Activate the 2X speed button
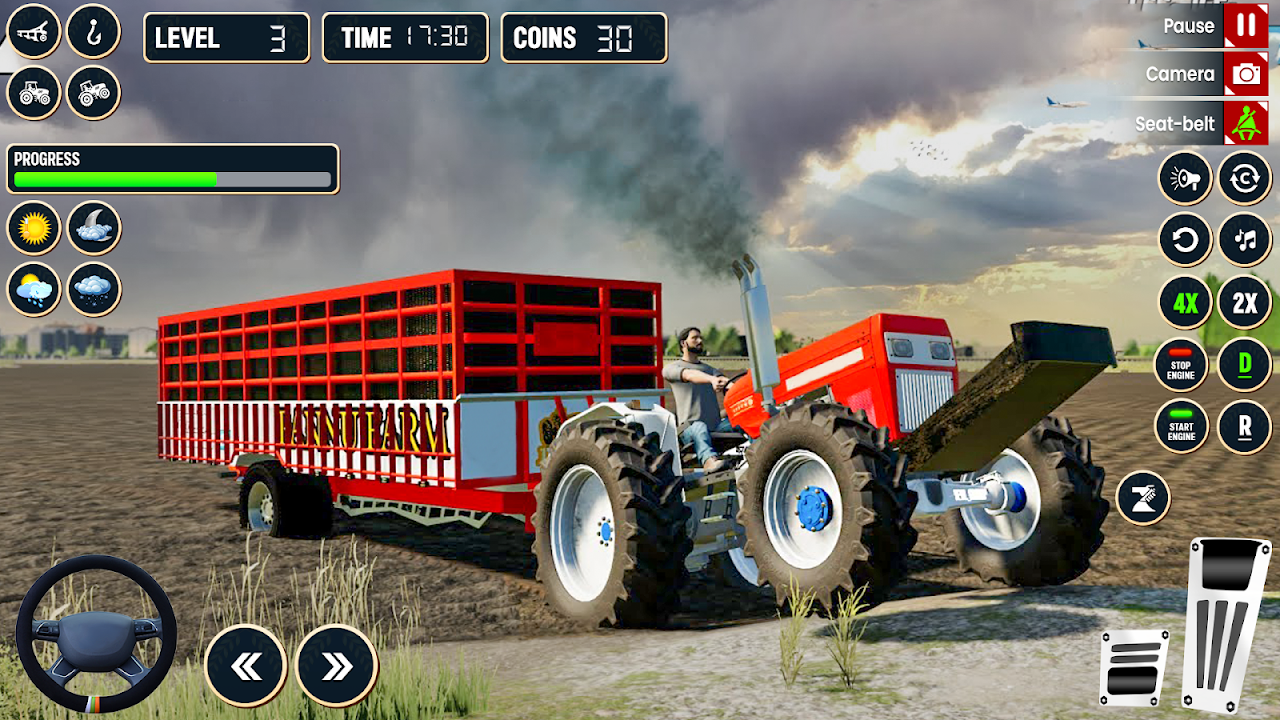Viewport: 1280px width, 720px height. [x=1245, y=302]
